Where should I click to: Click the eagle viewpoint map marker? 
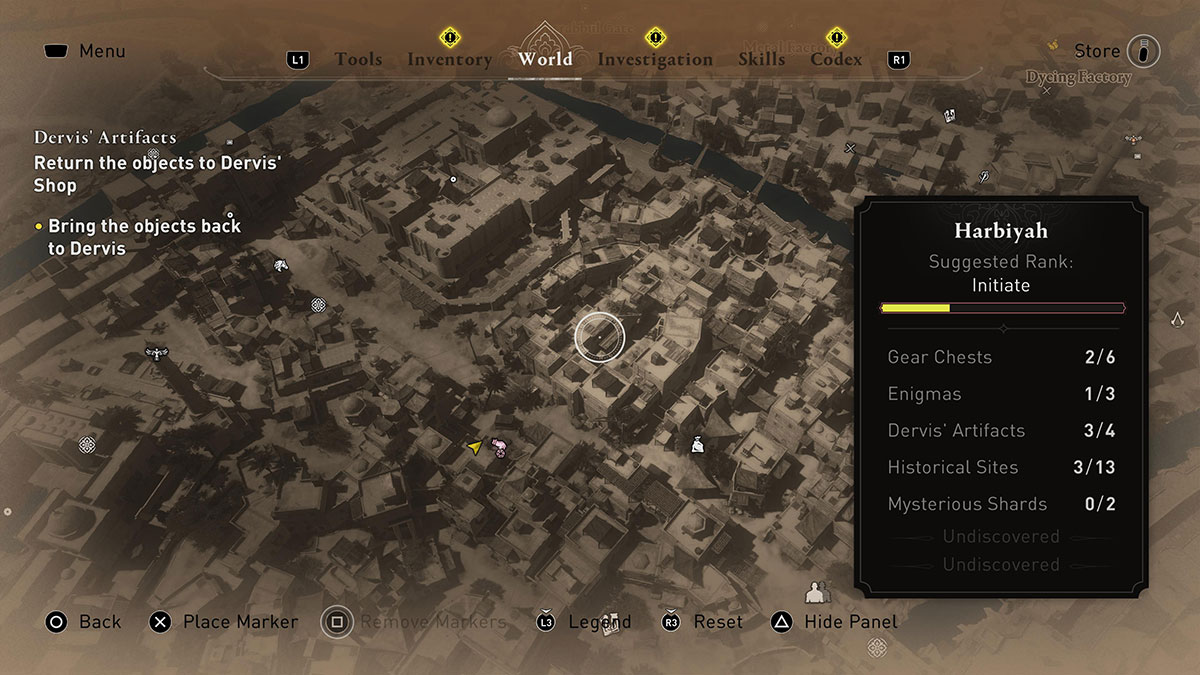pyautogui.click(x=156, y=353)
